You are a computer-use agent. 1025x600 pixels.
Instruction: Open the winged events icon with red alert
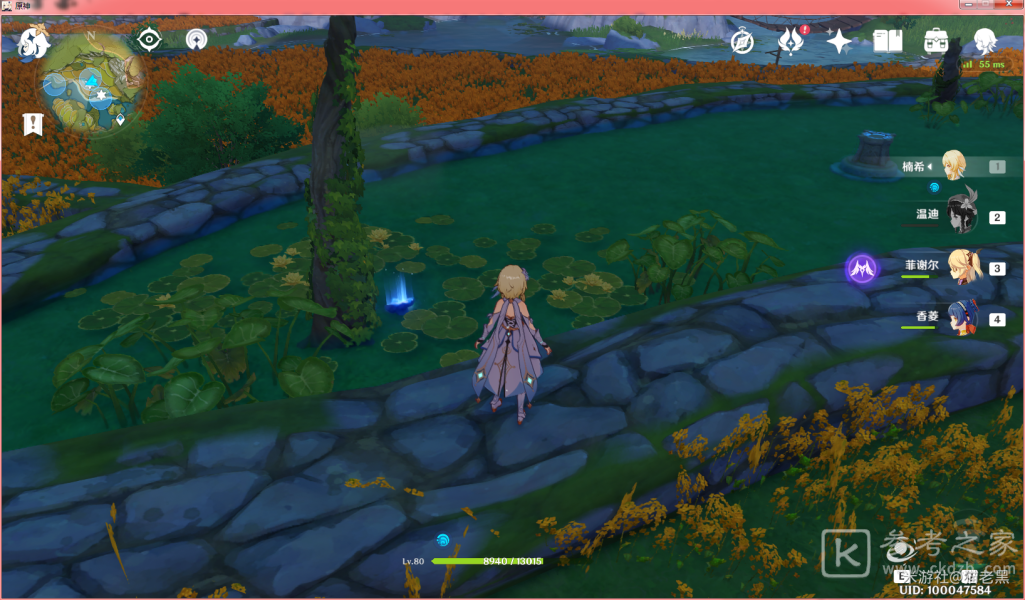(791, 41)
